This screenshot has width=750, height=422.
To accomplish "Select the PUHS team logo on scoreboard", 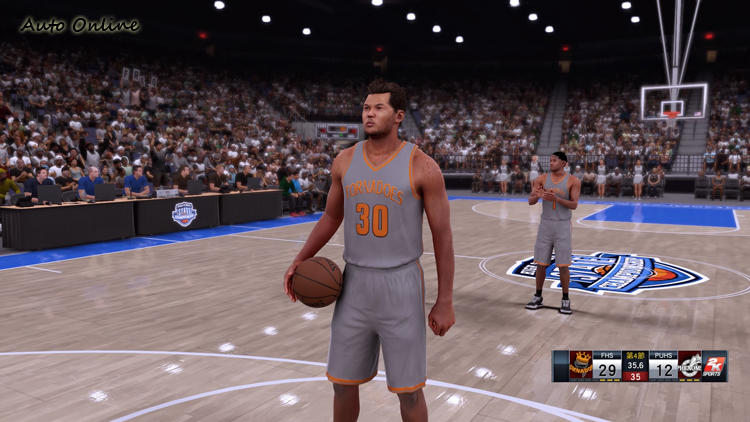I will point(690,365).
